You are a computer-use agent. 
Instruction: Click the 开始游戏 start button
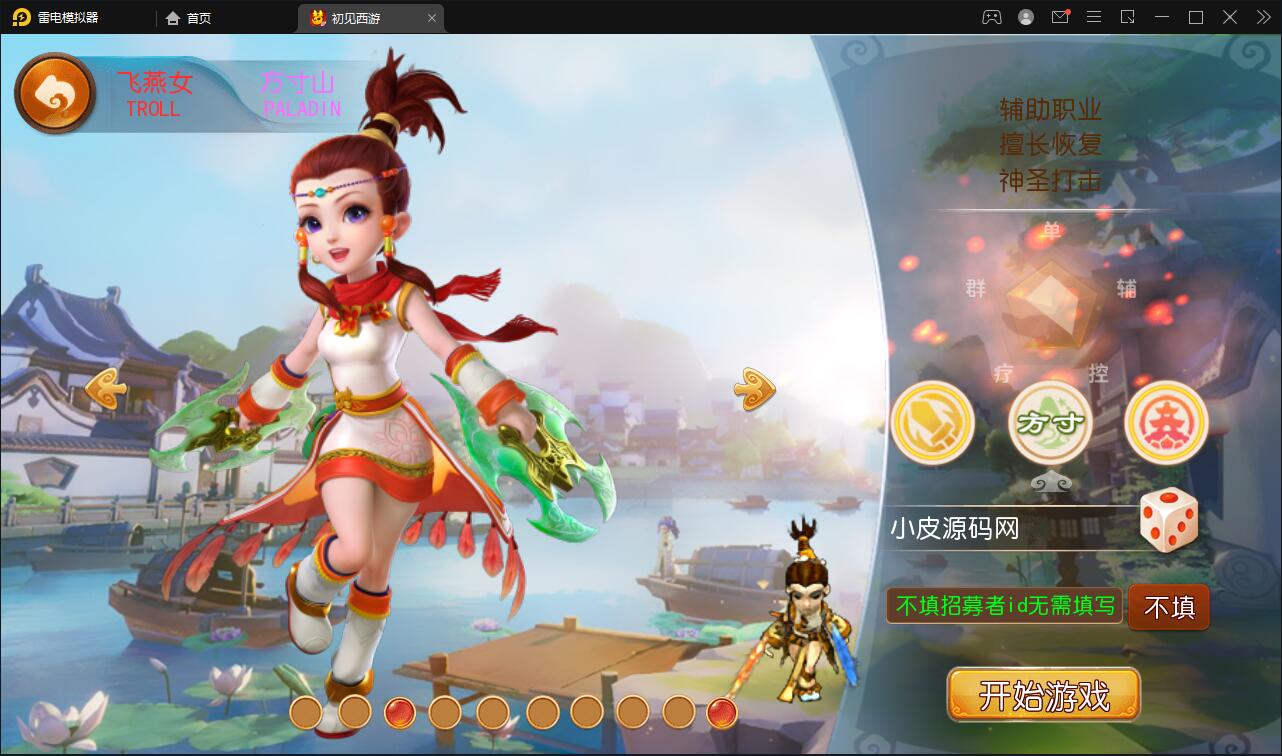pos(1044,693)
